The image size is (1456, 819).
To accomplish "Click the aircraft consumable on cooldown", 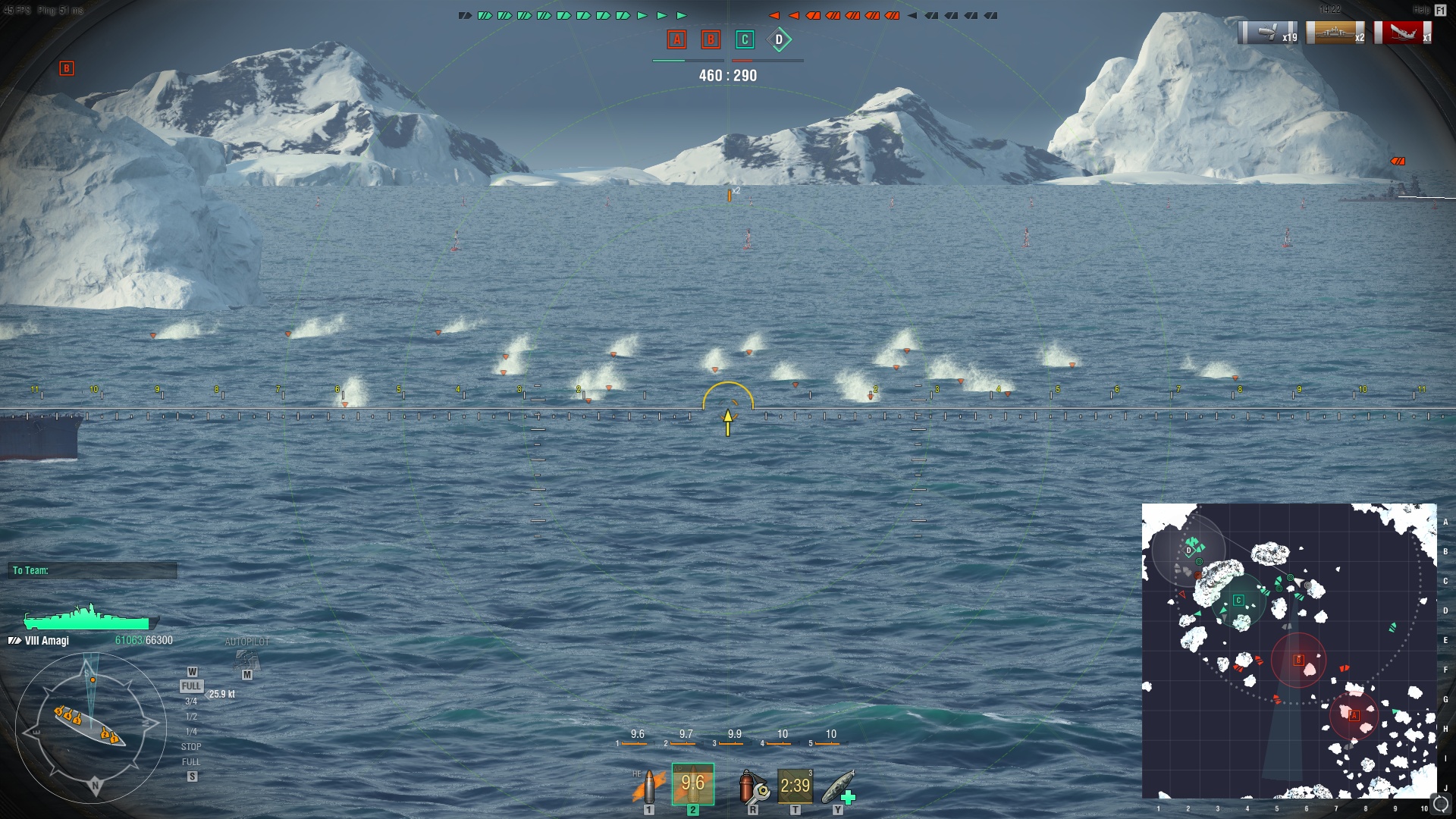I will pos(795,786).
